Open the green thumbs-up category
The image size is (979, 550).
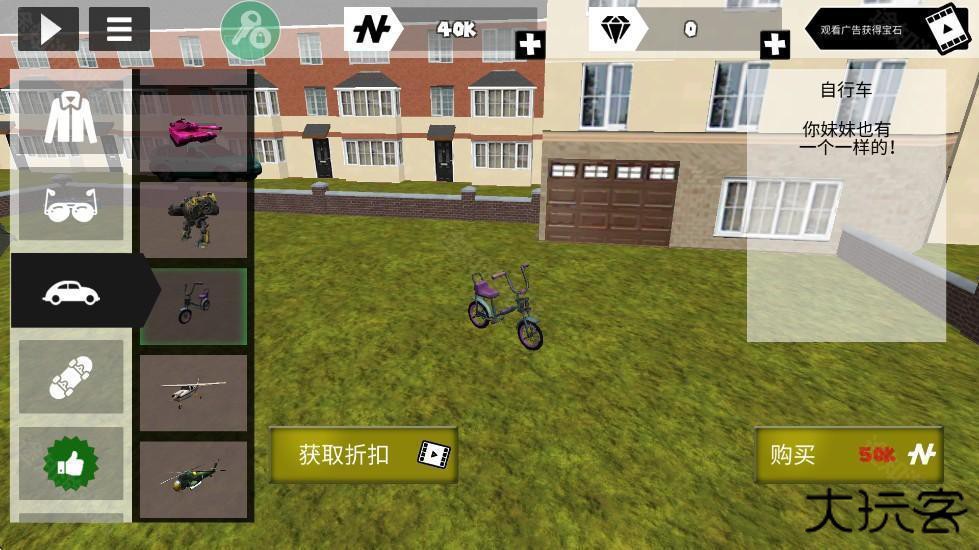(71, 461)
